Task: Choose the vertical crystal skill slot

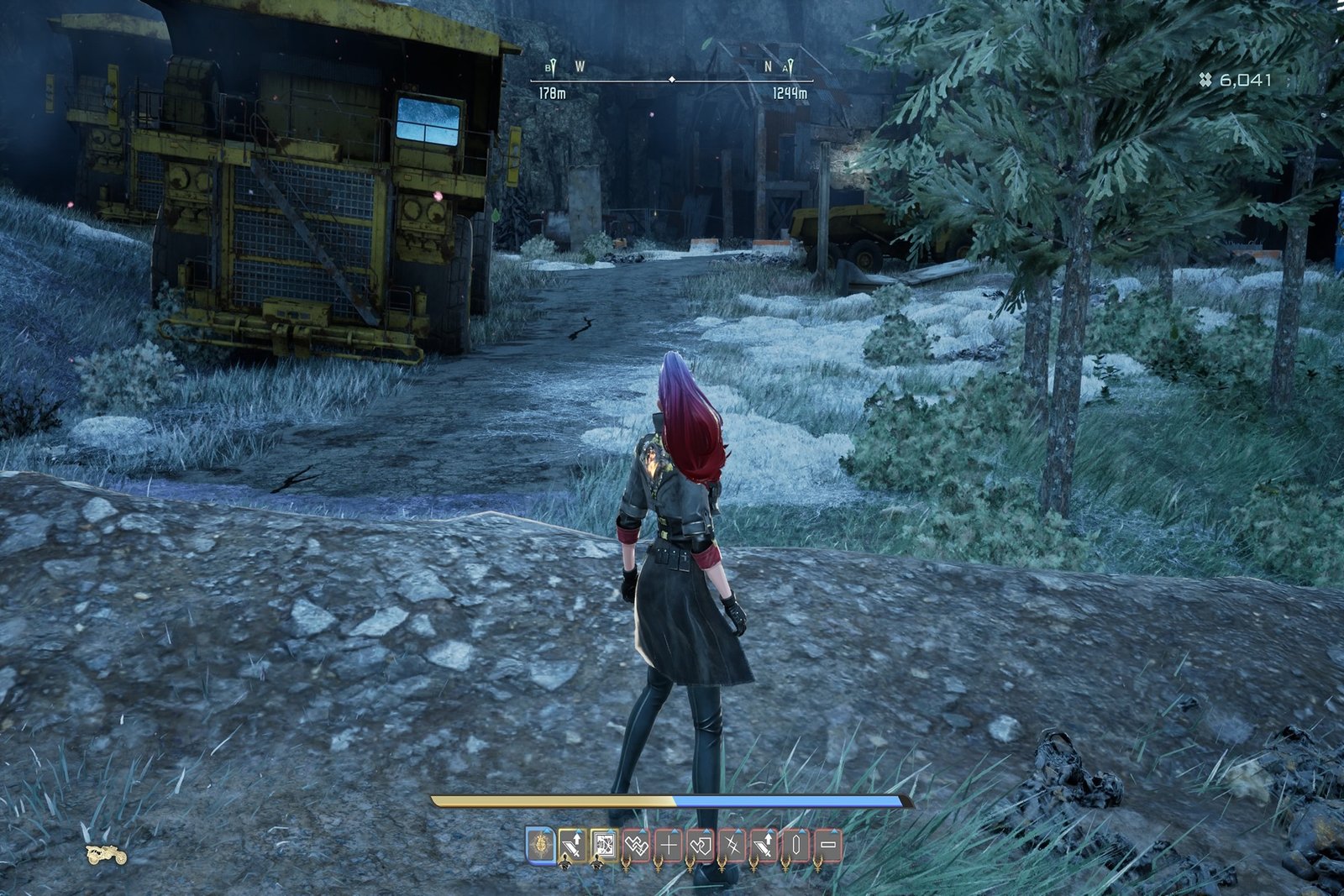Action: pos(795,845)
